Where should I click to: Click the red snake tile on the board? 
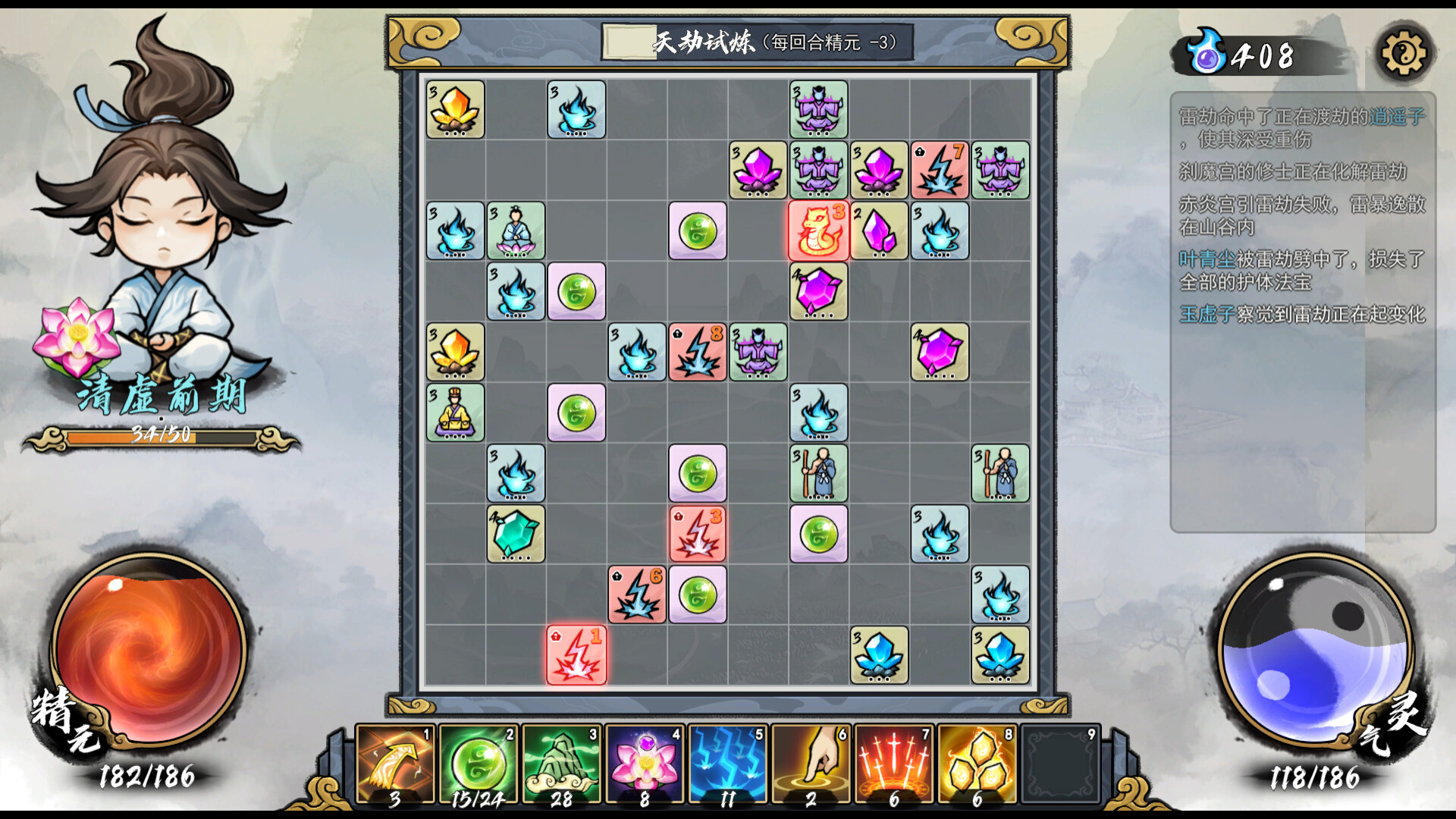[817, 232]
